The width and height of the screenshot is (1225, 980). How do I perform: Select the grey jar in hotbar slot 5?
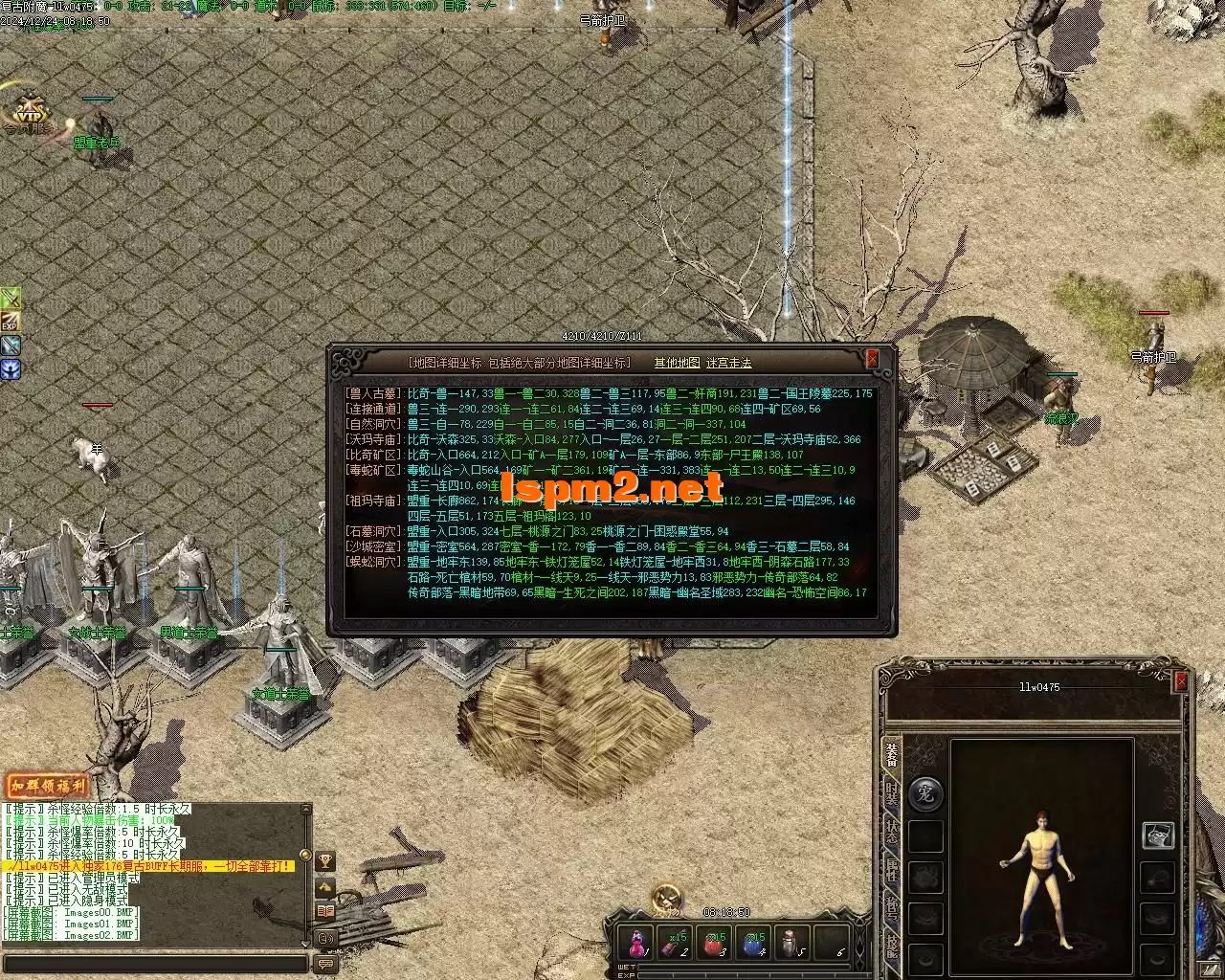coord(792,943)
